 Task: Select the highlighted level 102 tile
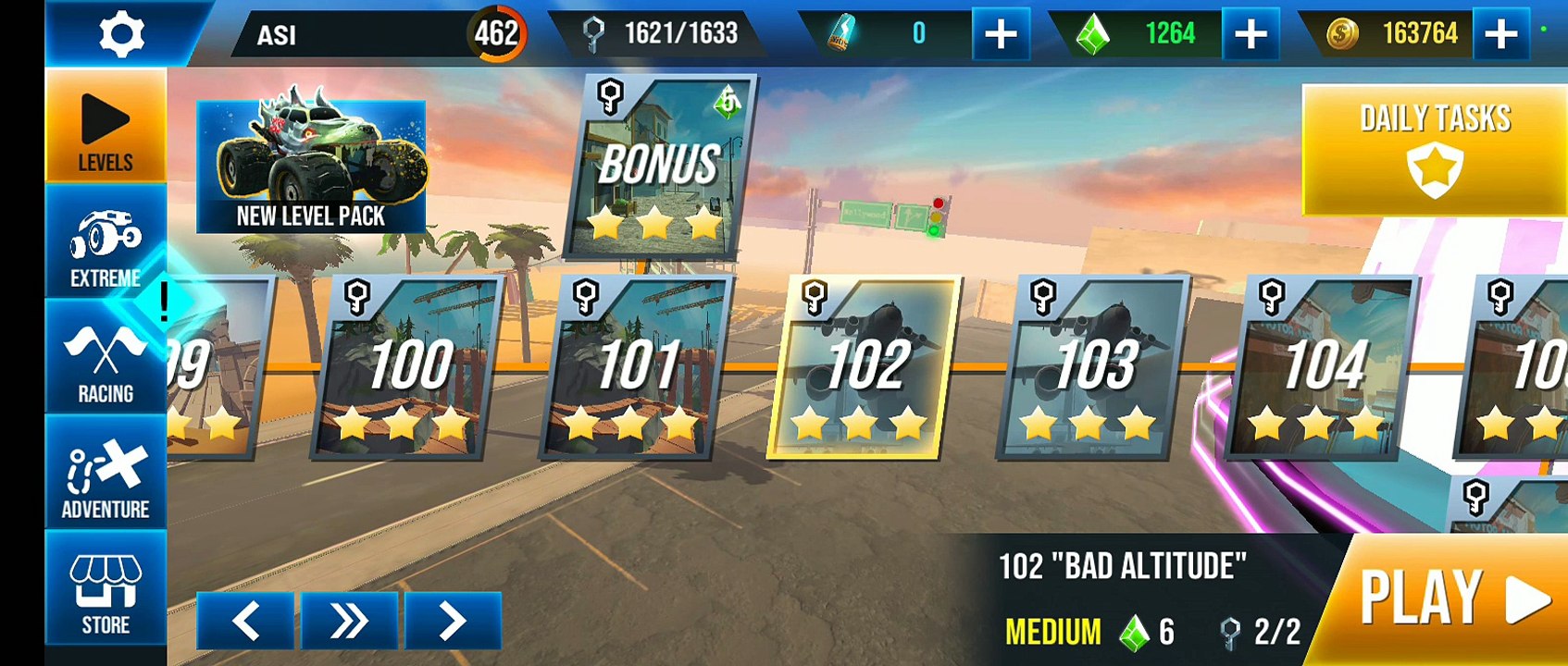(x=864, y=367)
